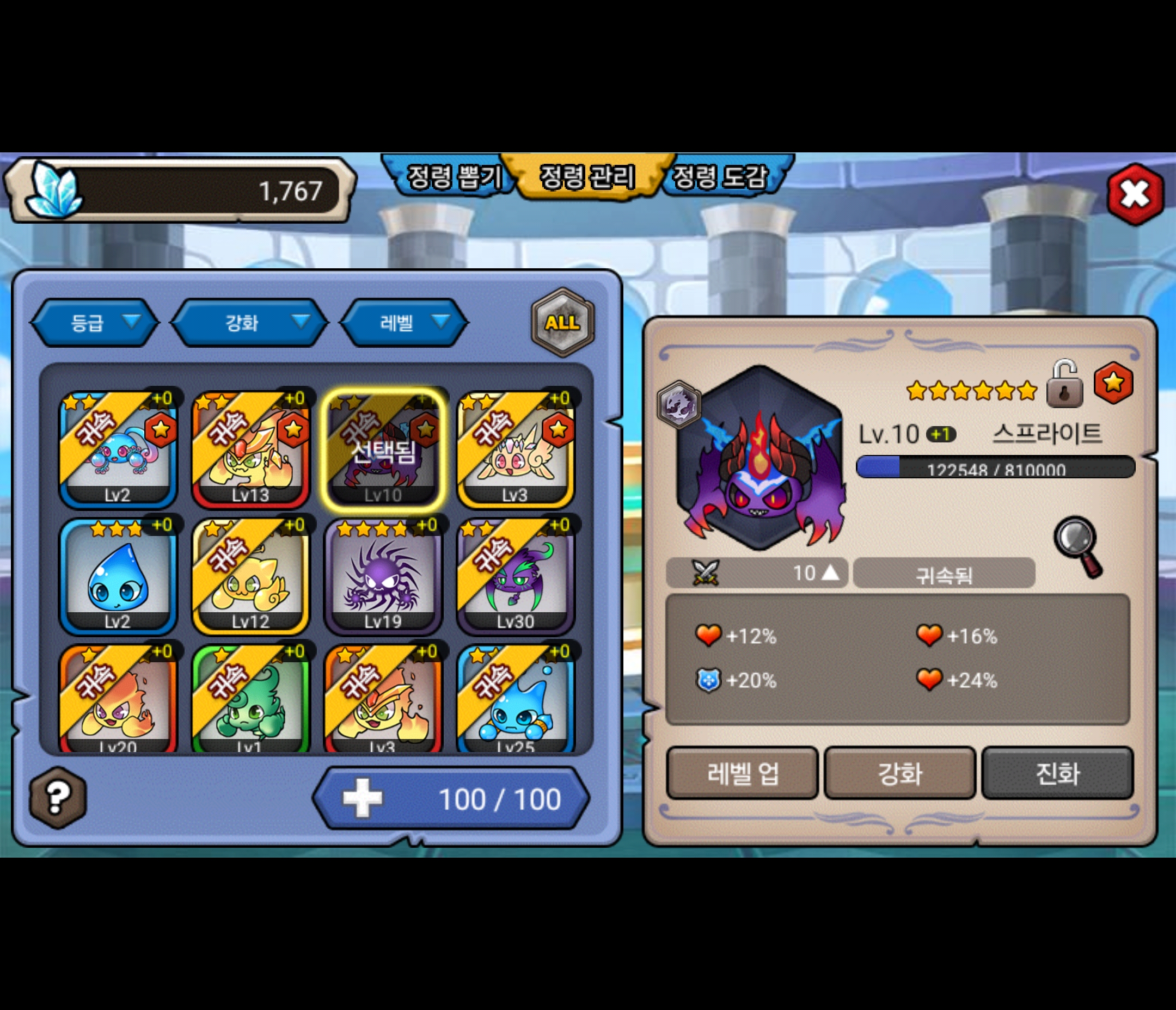Click the 레벨 업 button
Screen dimensions: 1176x1010
pyautogui.click(x=743, y=773)
